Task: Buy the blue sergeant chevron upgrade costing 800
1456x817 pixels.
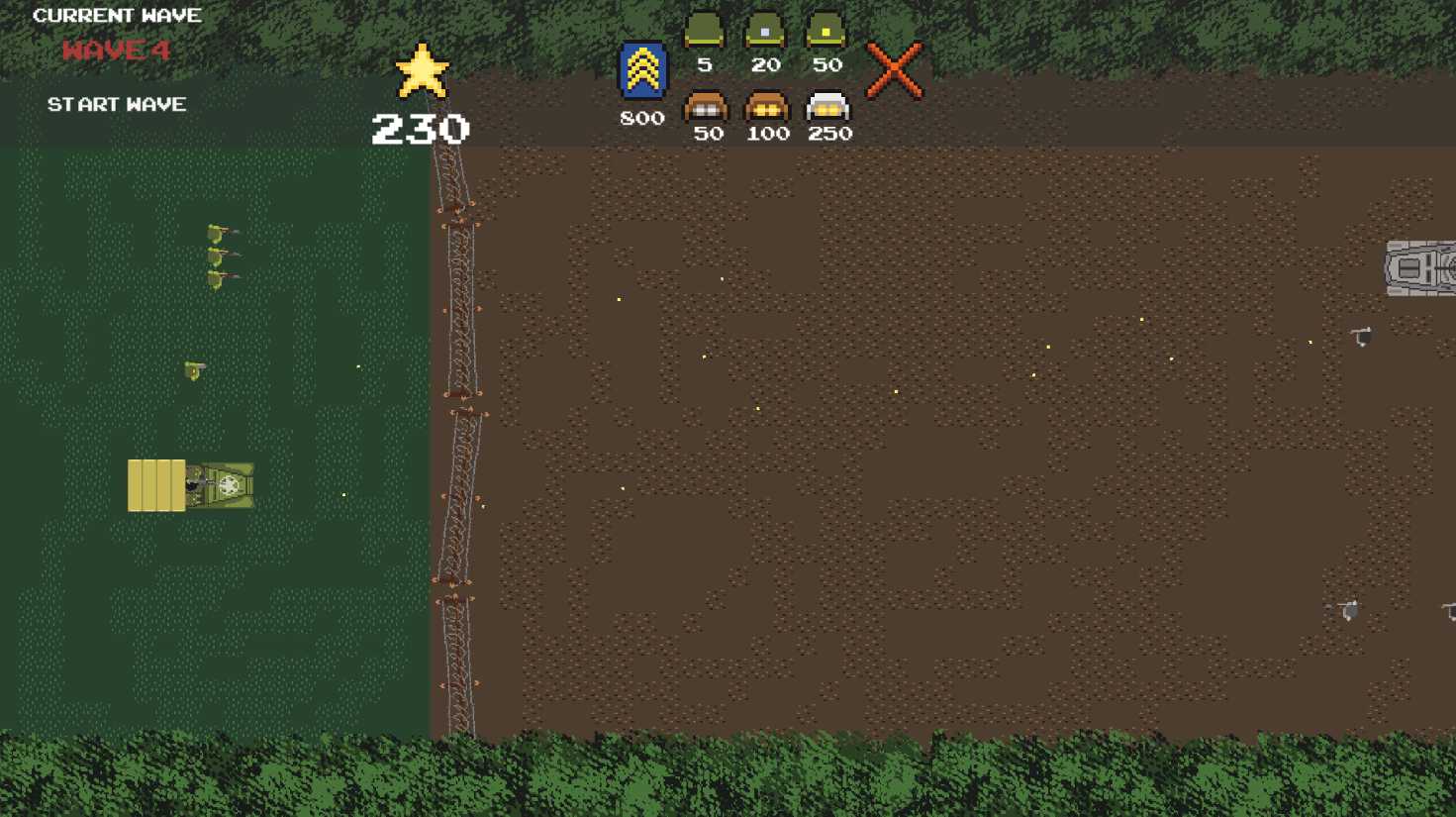Action: pos(642,70)
